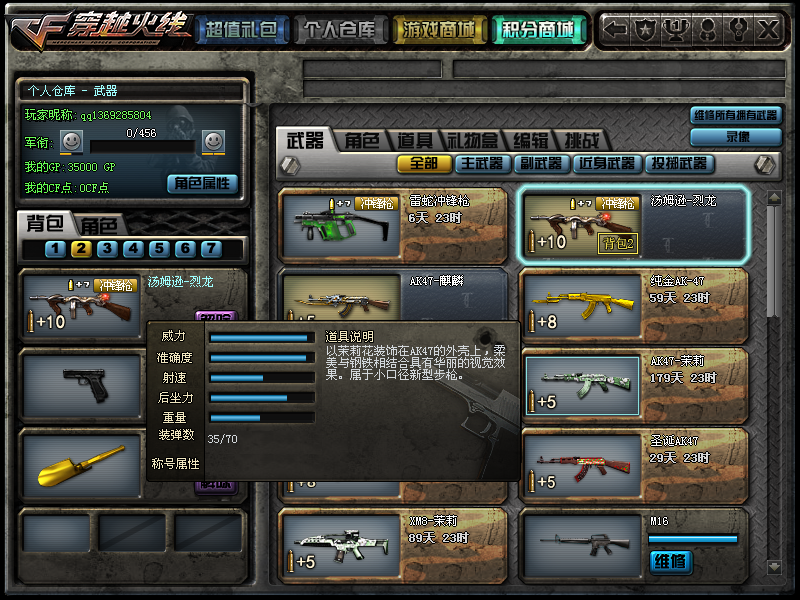Select the golden shovel backpack slot
The width and height of the screenshot is (800, 600).
click(80, 464)
